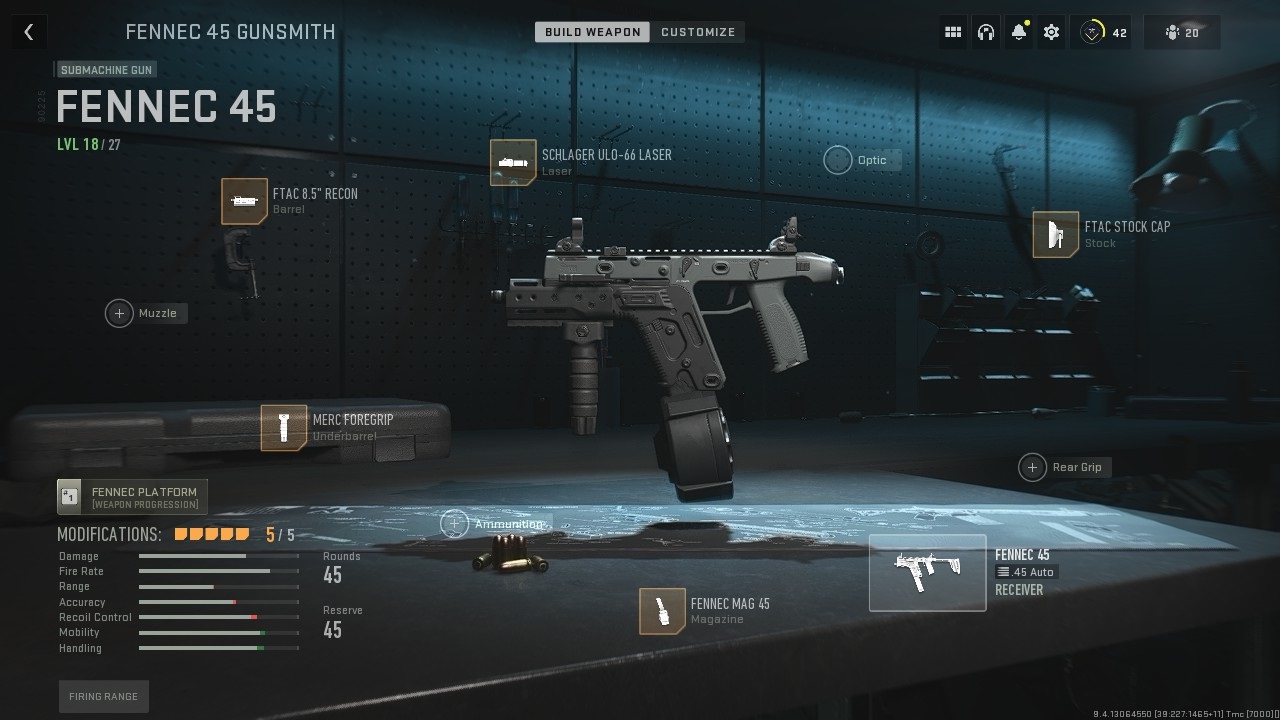Open the social players panel showing 20

[1181, 31]
